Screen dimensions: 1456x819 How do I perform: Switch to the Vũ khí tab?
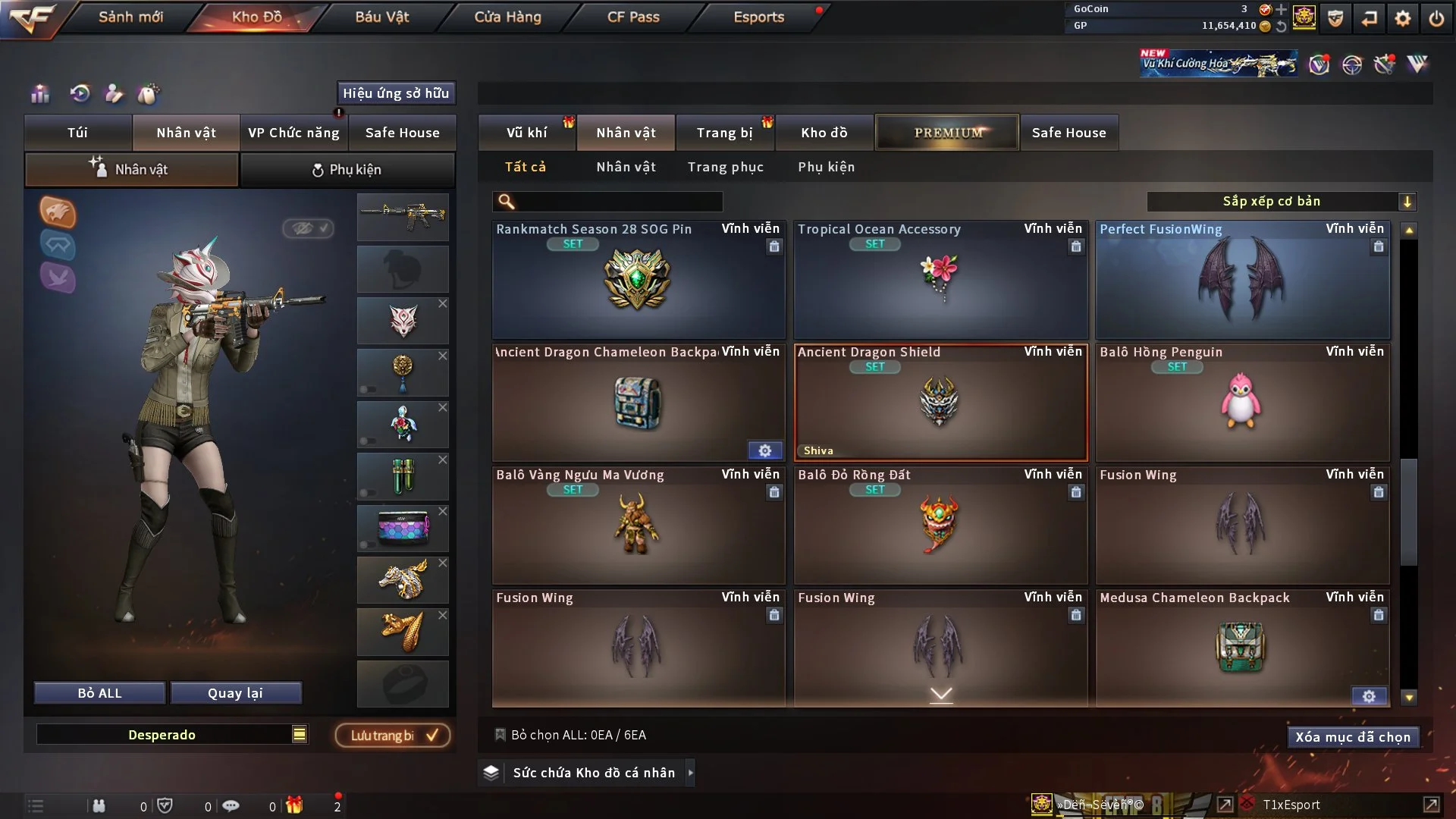(x=526, y=133)
